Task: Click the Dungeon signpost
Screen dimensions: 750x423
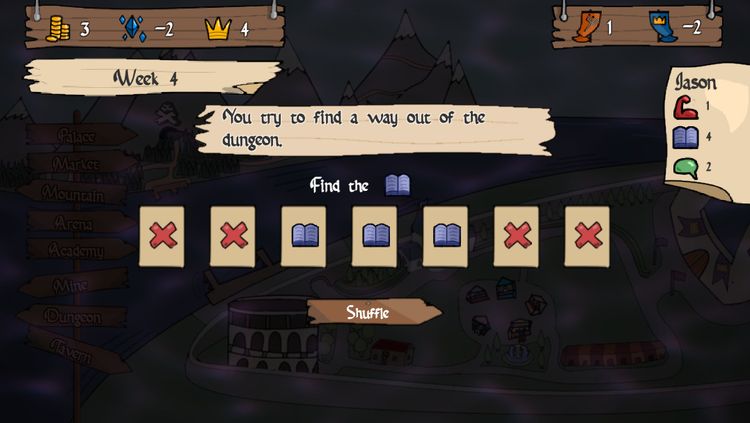Action: 74,317
